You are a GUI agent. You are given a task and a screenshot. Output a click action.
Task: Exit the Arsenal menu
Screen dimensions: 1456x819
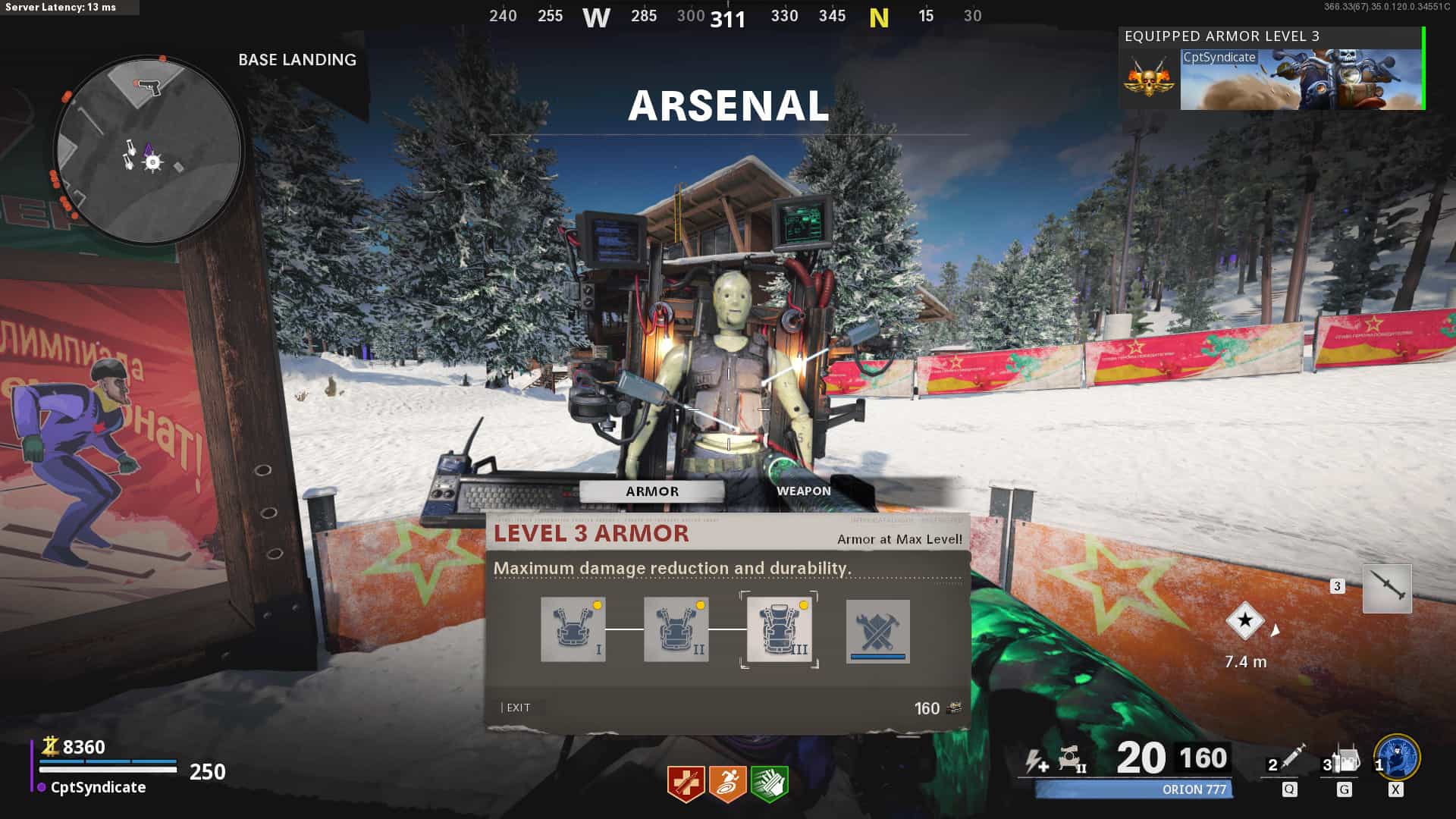coord(517,708)
